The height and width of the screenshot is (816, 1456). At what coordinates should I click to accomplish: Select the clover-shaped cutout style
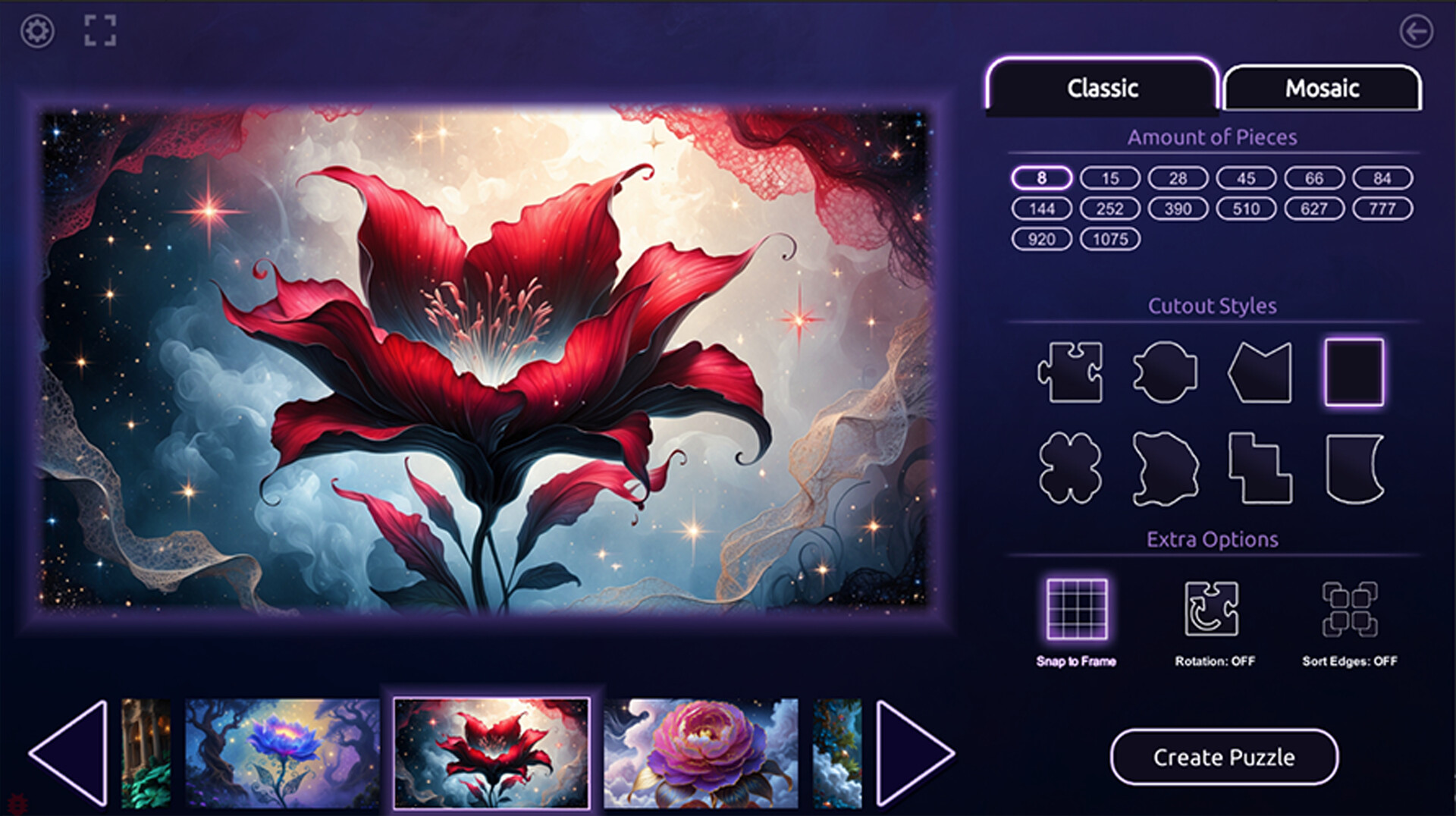coord(1072,466)
